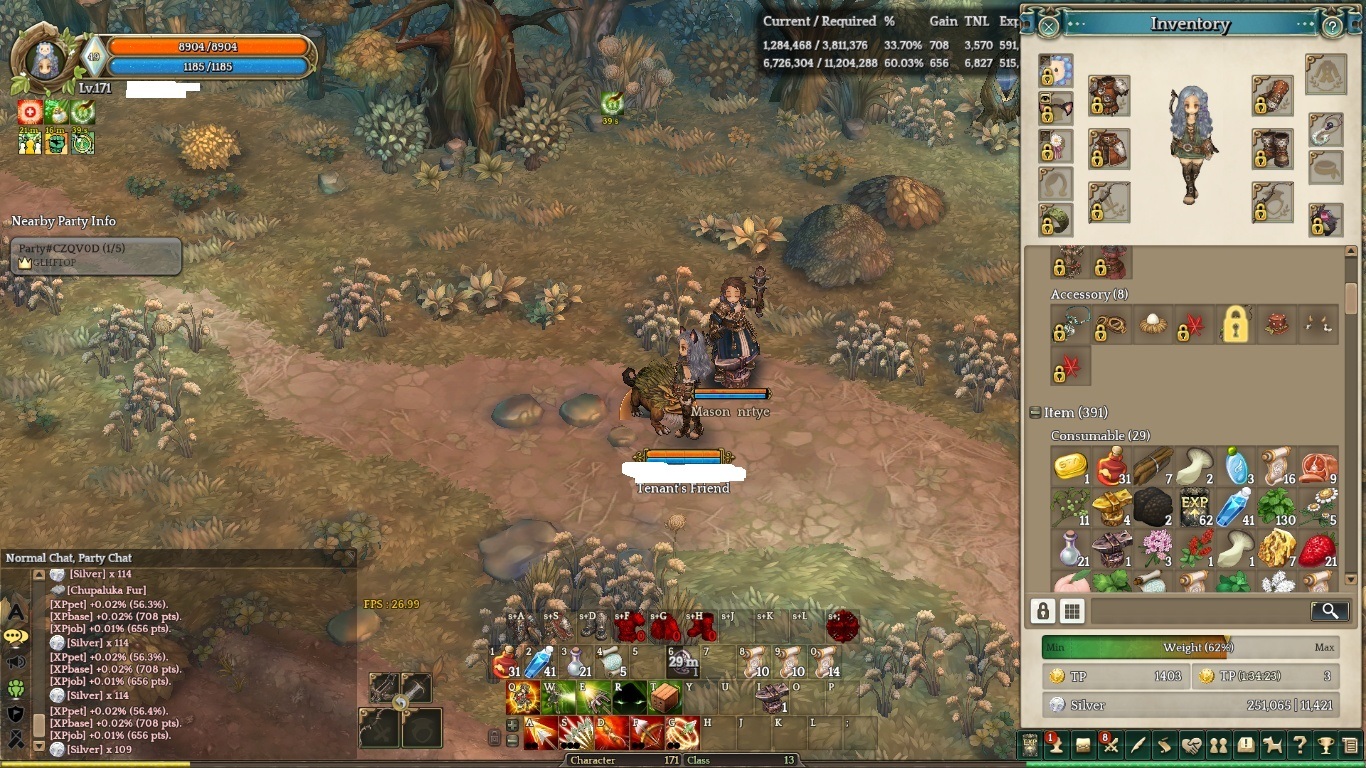Image resolution: width=1366 pixels, height=768 pixels.
Task: Pick the strawberry item in inventory
Action: pos(1318,549)
